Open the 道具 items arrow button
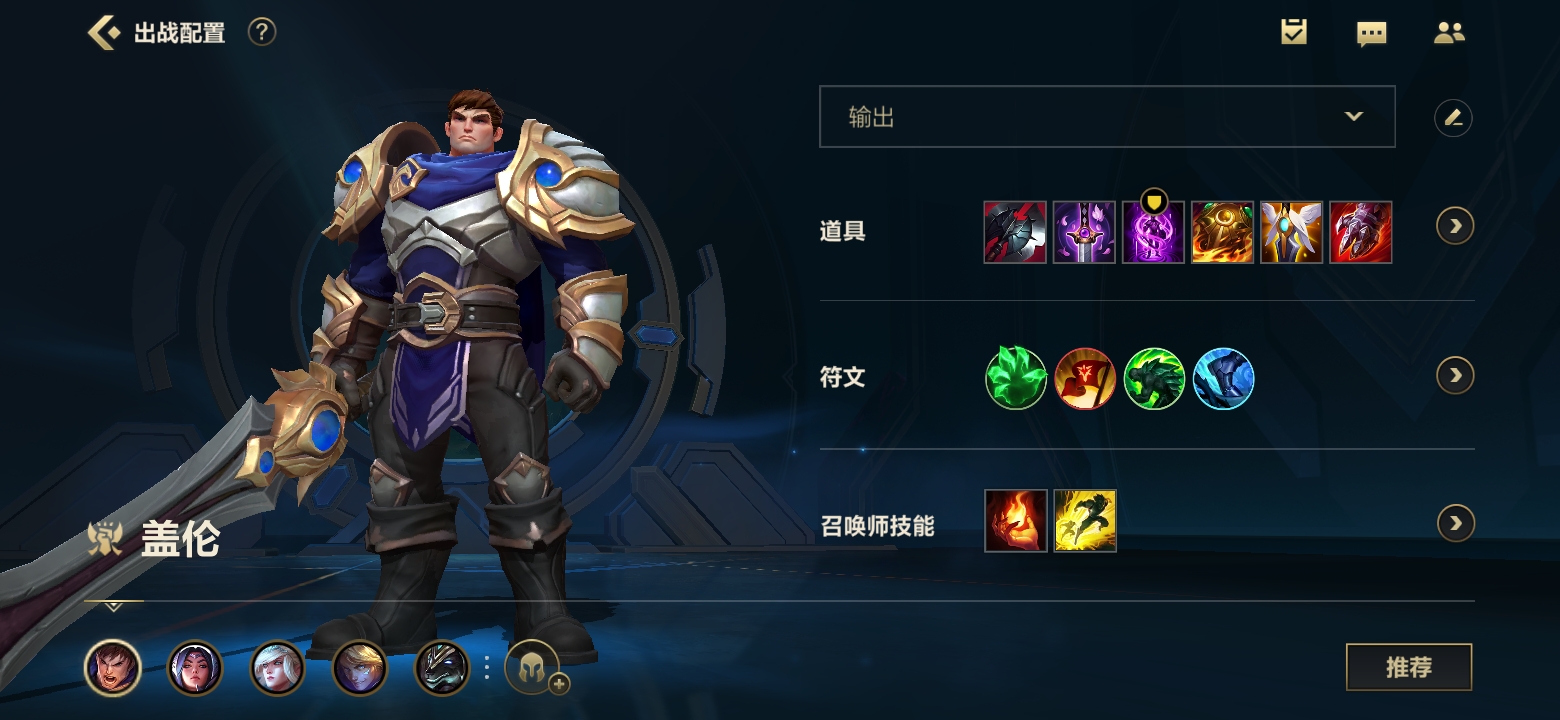Screen dimensions: 1560x720 [1455, 226]
